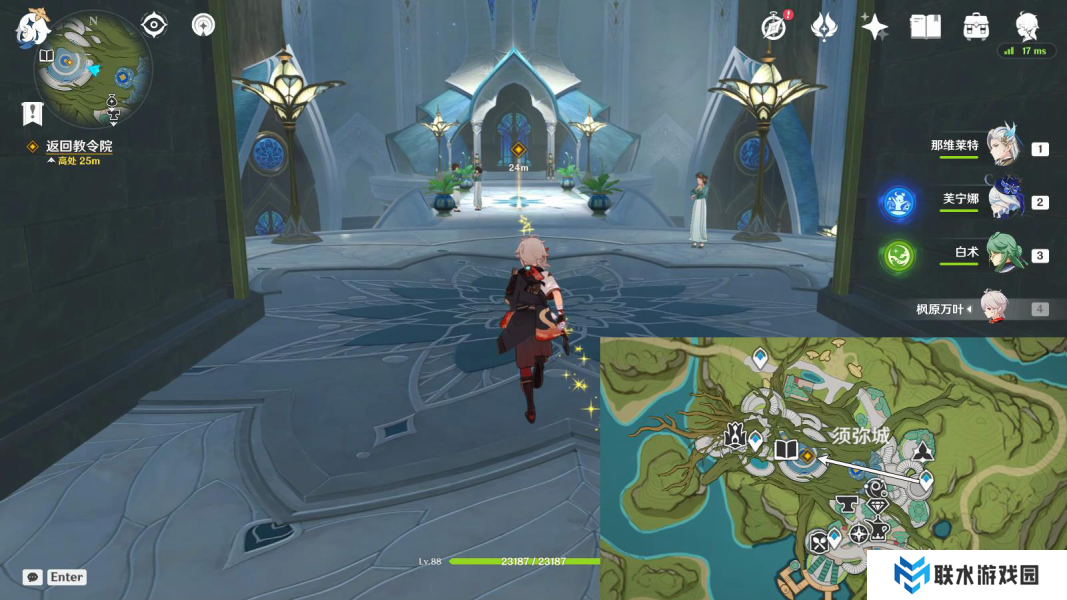Select the 返回教令院 quest tracker
The image size is (1067, 600).
(x=78, y=146)
